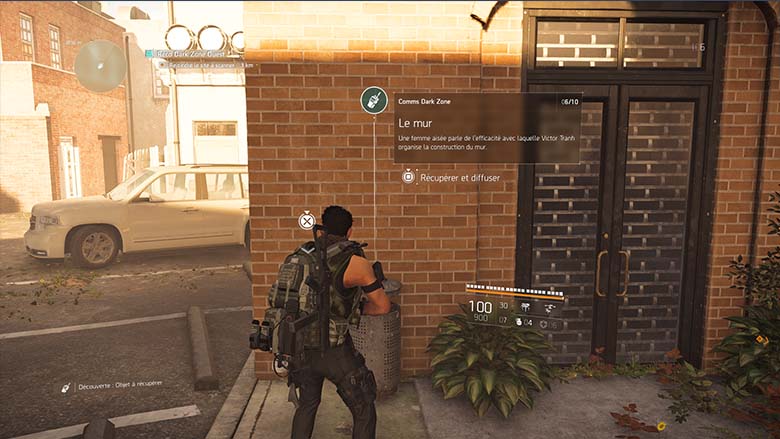Click the Comms Dark Zone walkie-talkie icon
780x439 pixels.
(x=374, y=100)
